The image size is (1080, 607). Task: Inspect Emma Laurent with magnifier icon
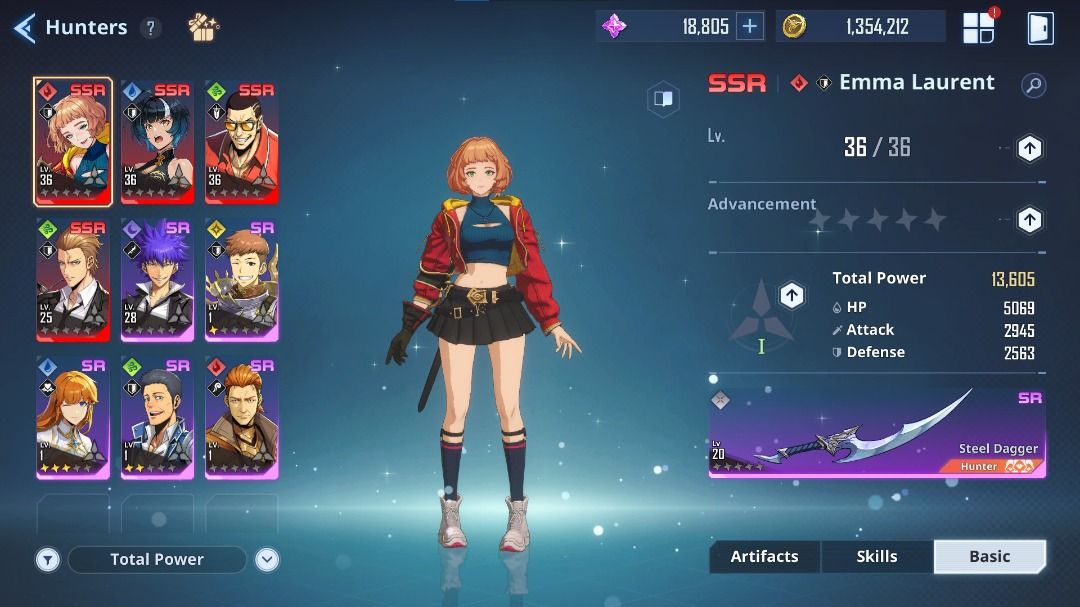1033,85
